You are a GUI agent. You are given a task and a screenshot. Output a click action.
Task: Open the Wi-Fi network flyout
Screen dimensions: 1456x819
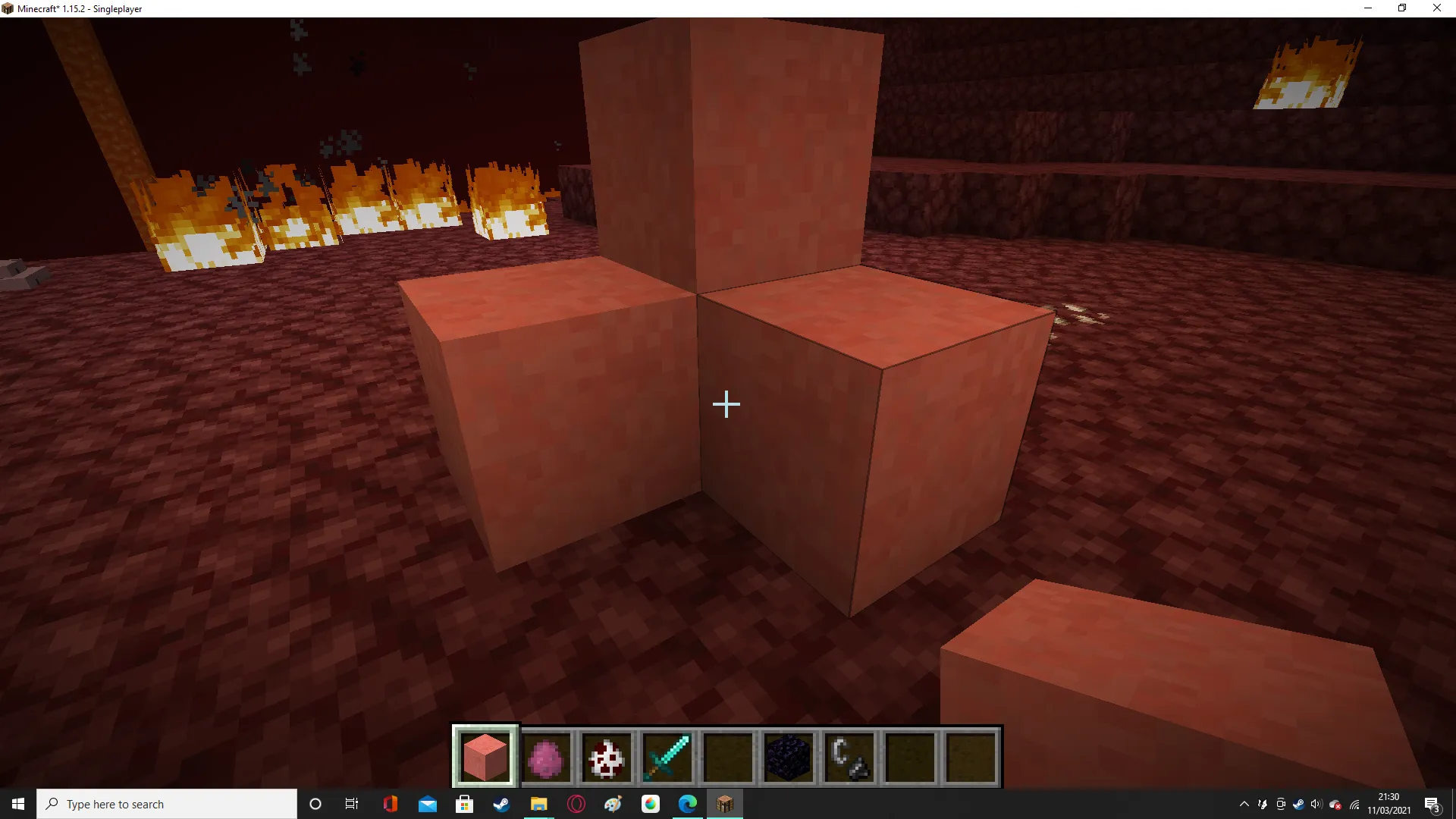pos(1354,804)
